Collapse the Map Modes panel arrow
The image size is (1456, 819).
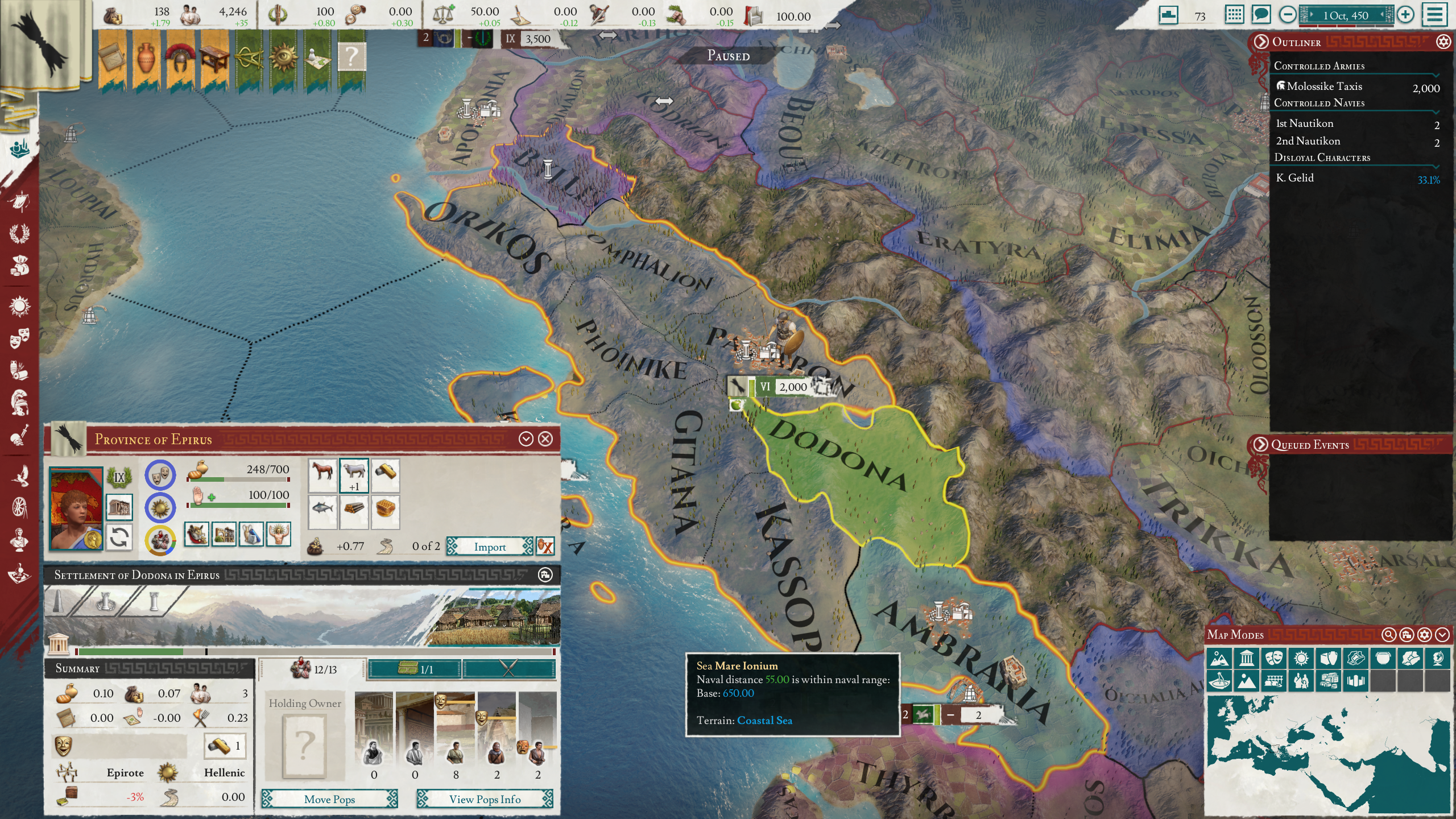[1442, 634]
